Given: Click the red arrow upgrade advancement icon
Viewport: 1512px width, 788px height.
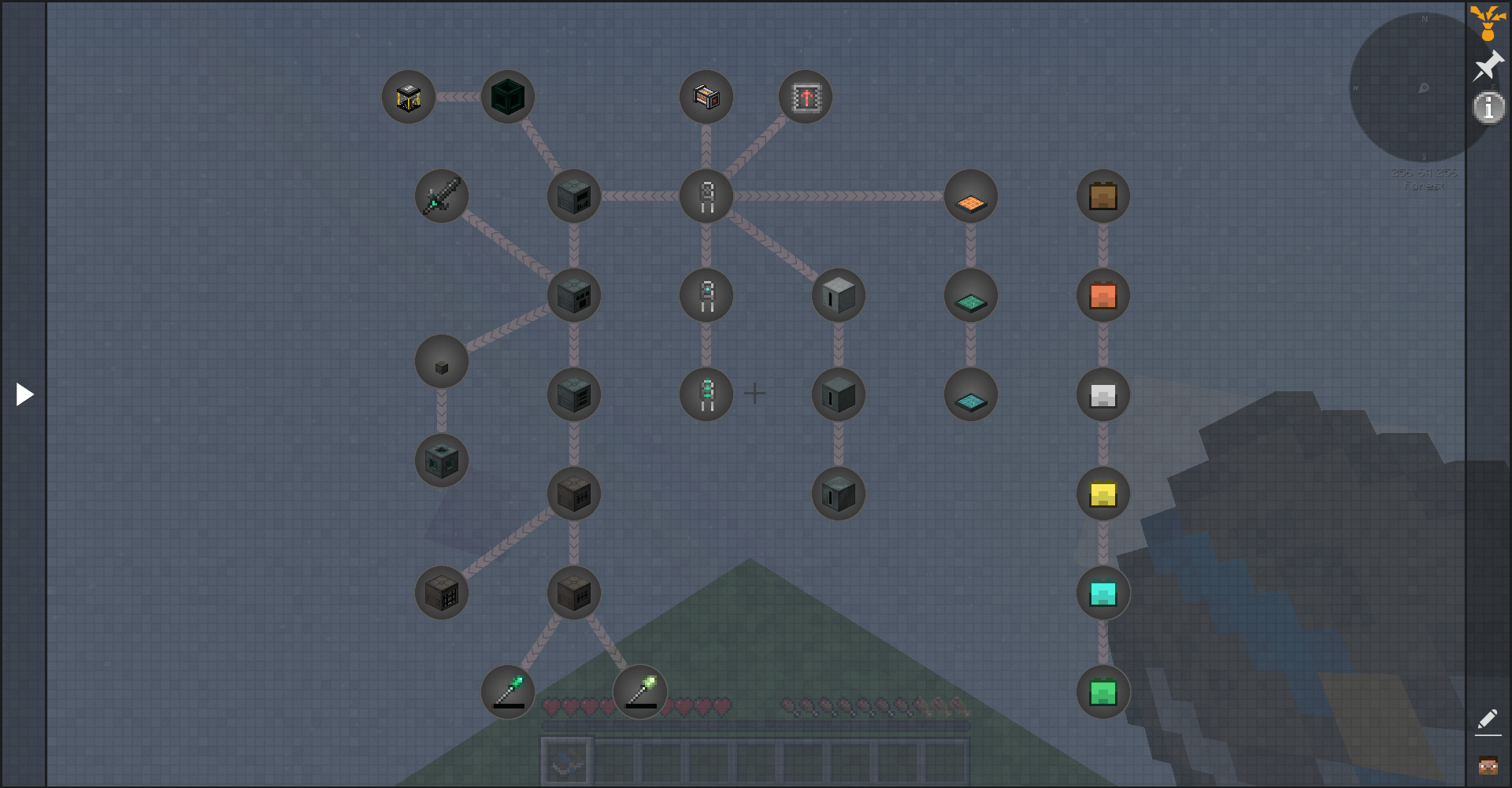Looking at the screenshot, I should point(805,97).
